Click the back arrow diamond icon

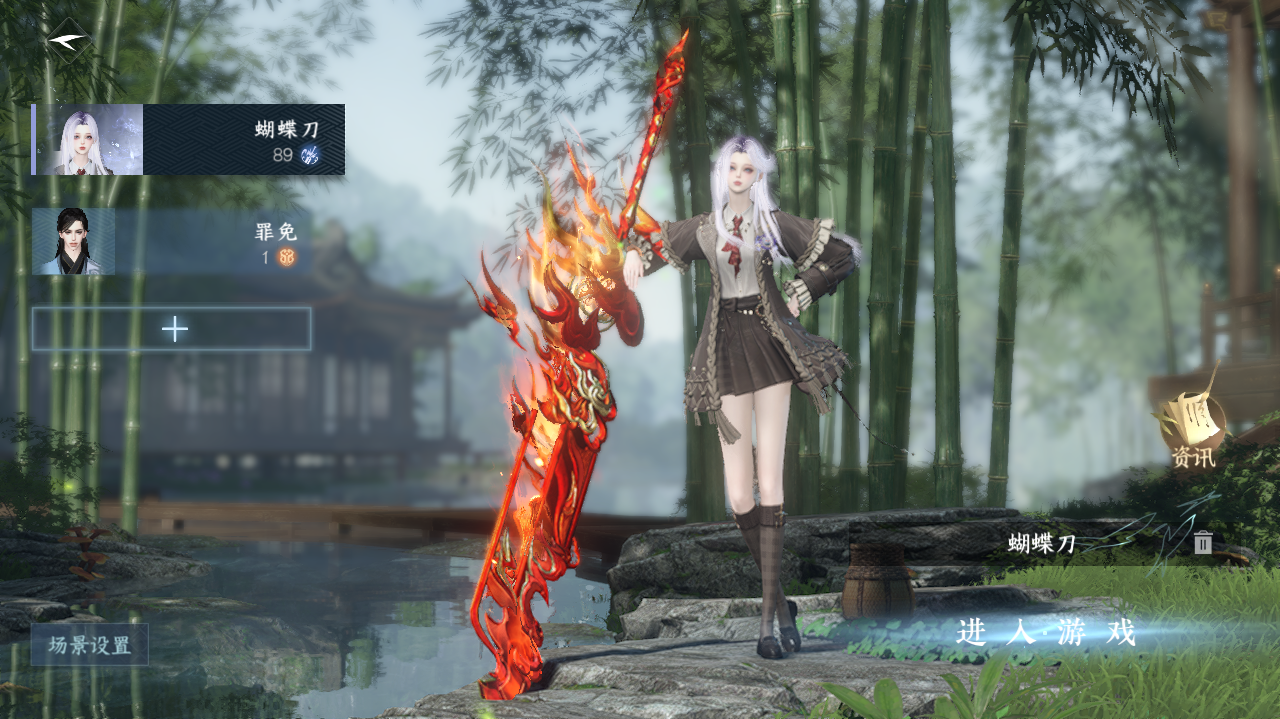coord(69,42)
